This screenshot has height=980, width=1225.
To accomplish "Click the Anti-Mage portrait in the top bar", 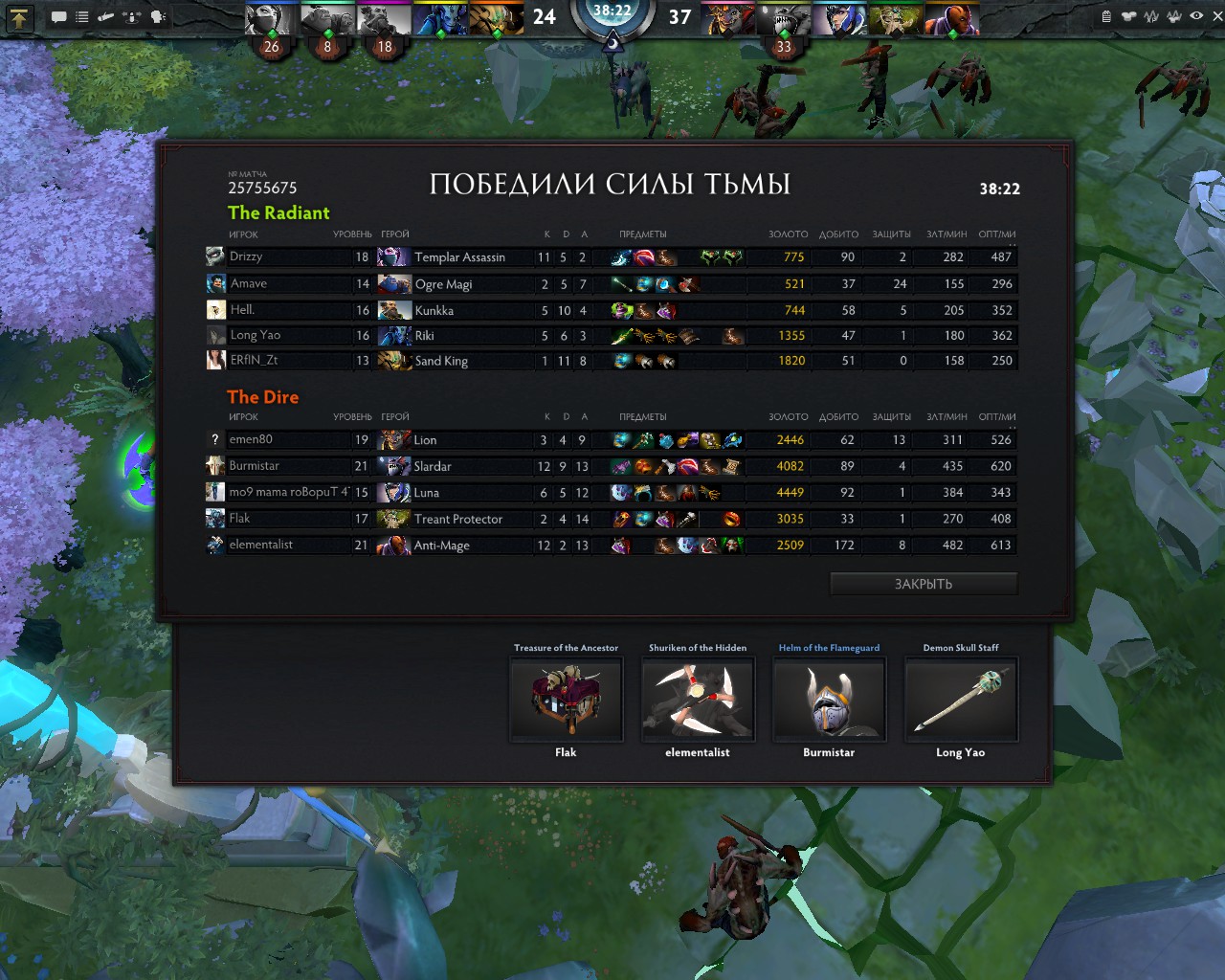I will click(x=952, y=19).
